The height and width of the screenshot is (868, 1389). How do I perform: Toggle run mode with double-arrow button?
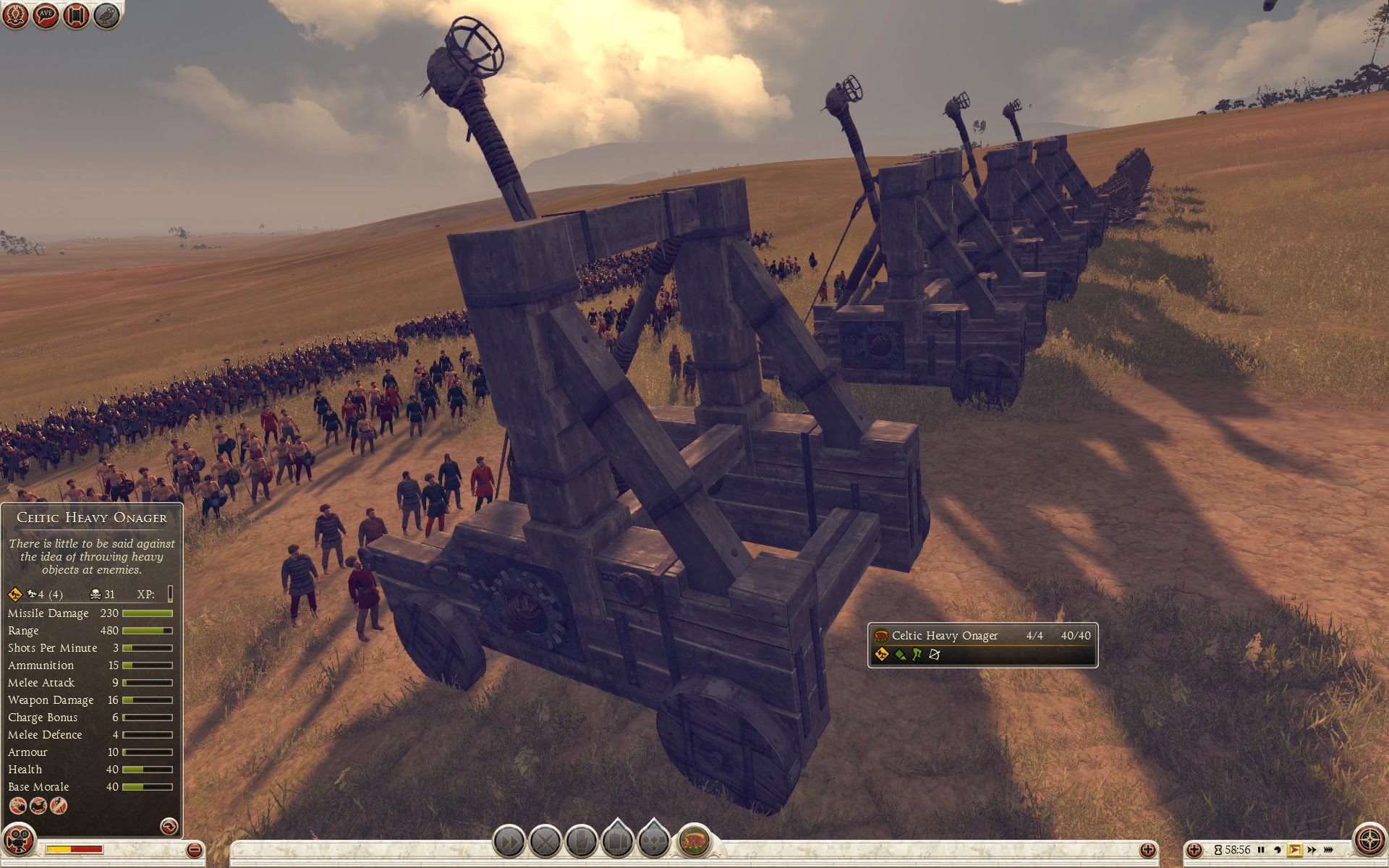[x=509, y=842]
